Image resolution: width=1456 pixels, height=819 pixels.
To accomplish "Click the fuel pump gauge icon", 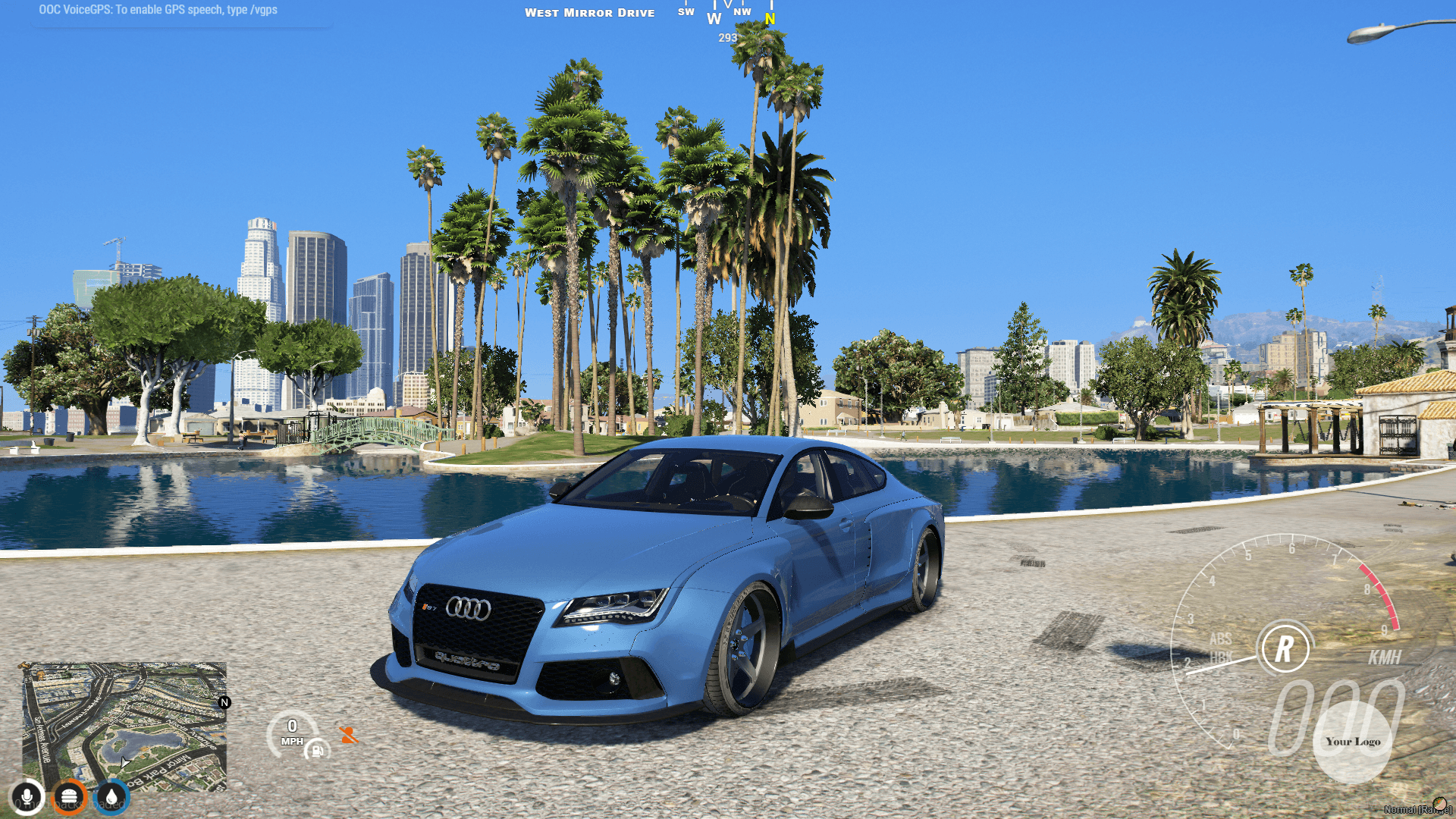I will [x=316, y=752].
